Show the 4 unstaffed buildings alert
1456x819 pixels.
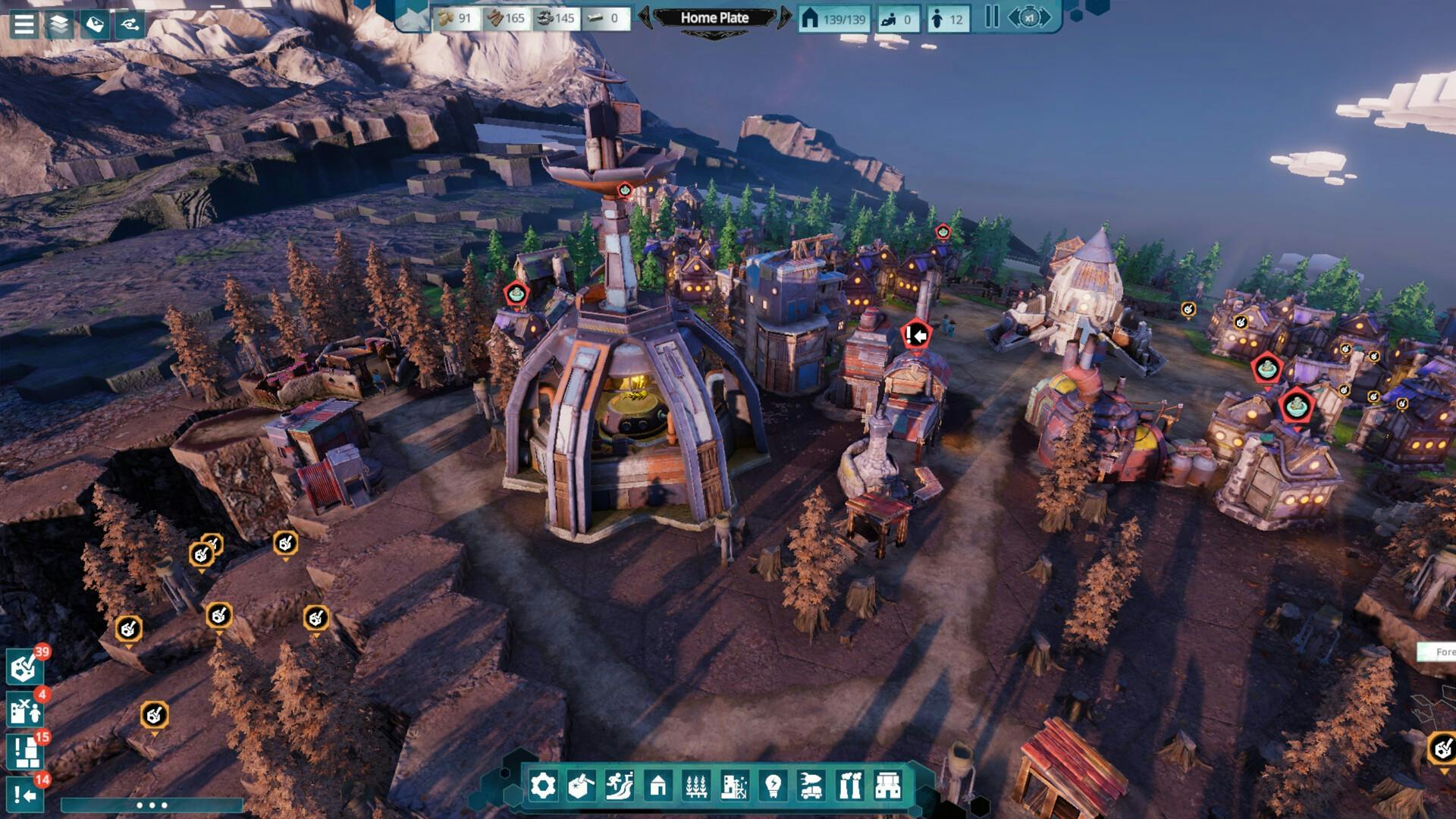24,710
